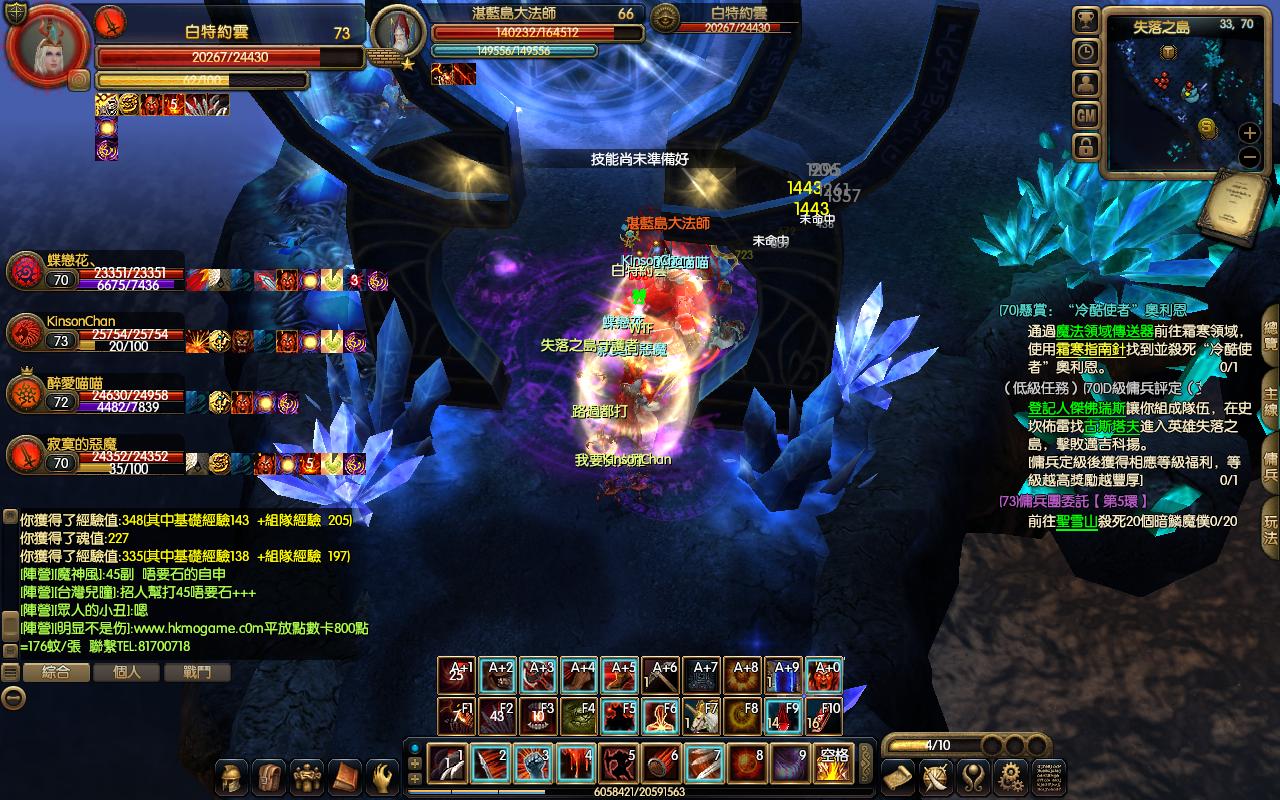Click the trophy icon beside the minimap
Image resolution: width=1280 pixels, height=800 pixels.
1087,20
